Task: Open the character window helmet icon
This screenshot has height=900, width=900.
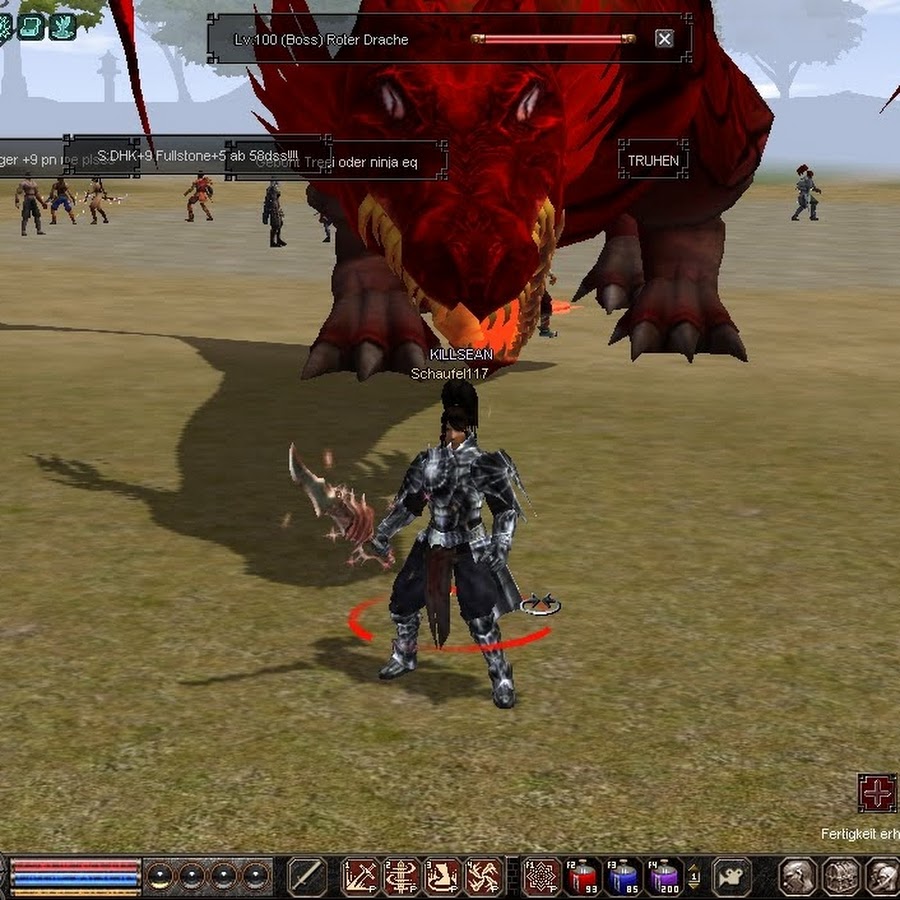Action: (x=798, y=877)
